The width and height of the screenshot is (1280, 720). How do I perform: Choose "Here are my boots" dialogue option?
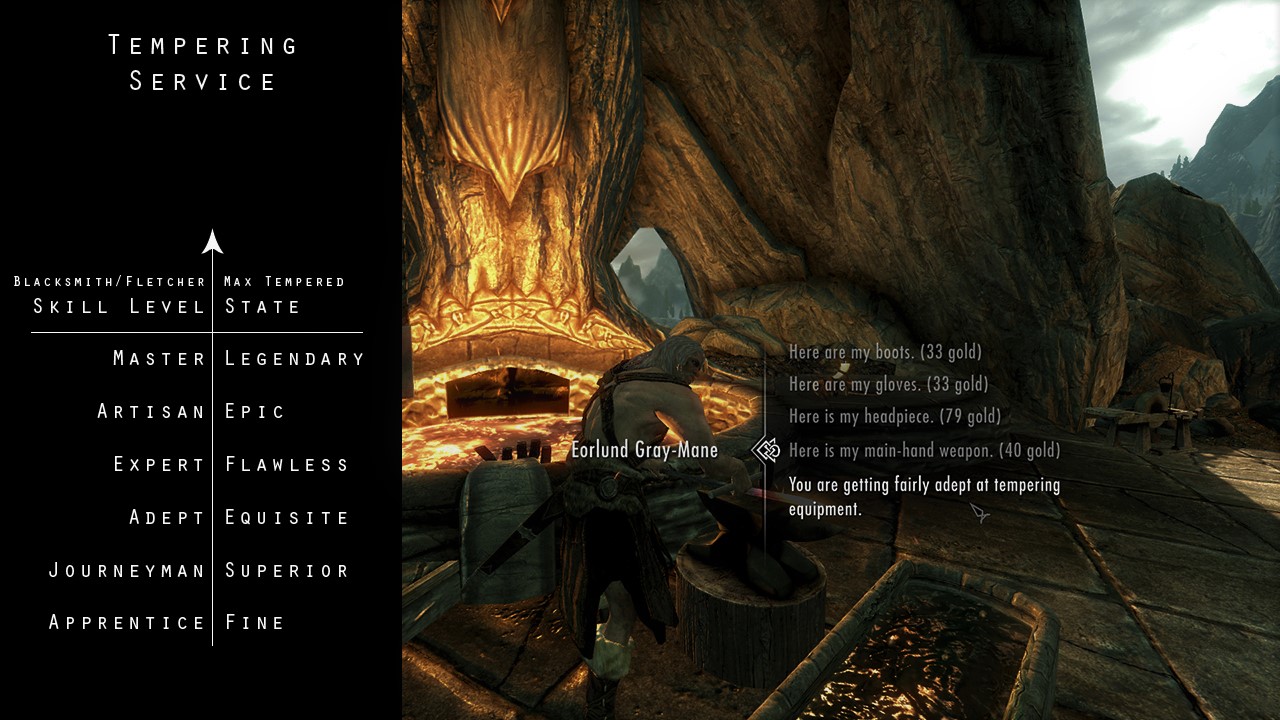(885, 352)
